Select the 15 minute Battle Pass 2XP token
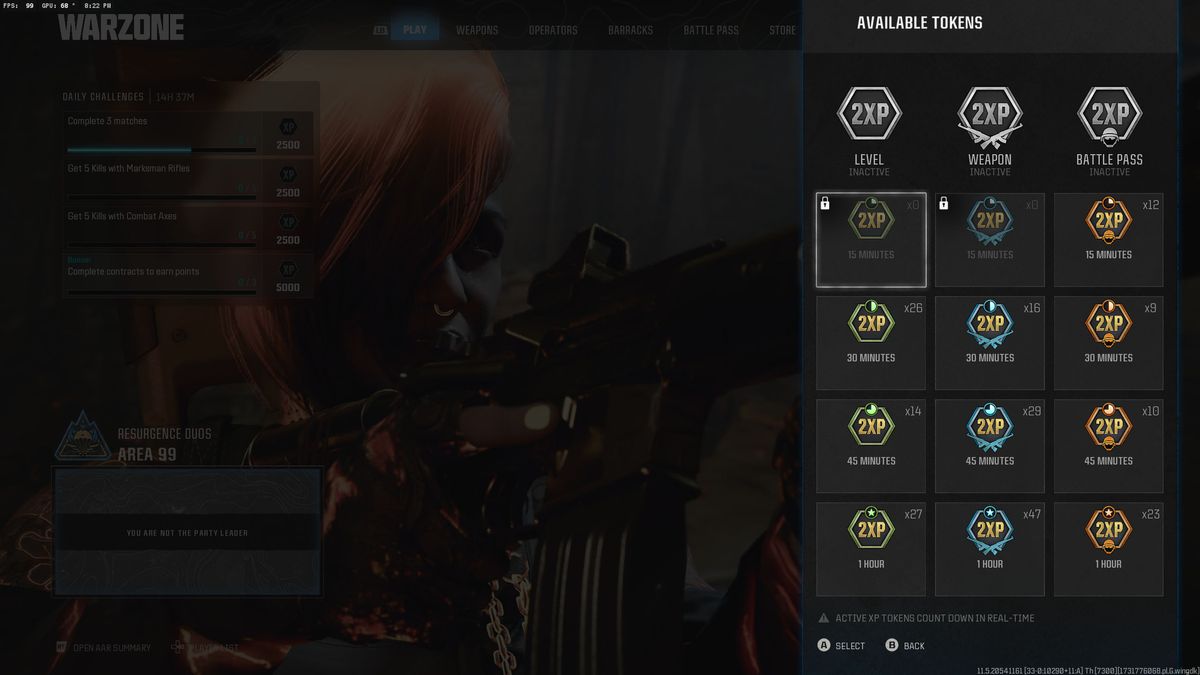The width and height of the screenshot is (1200, 675). (x=1108, y=240)
